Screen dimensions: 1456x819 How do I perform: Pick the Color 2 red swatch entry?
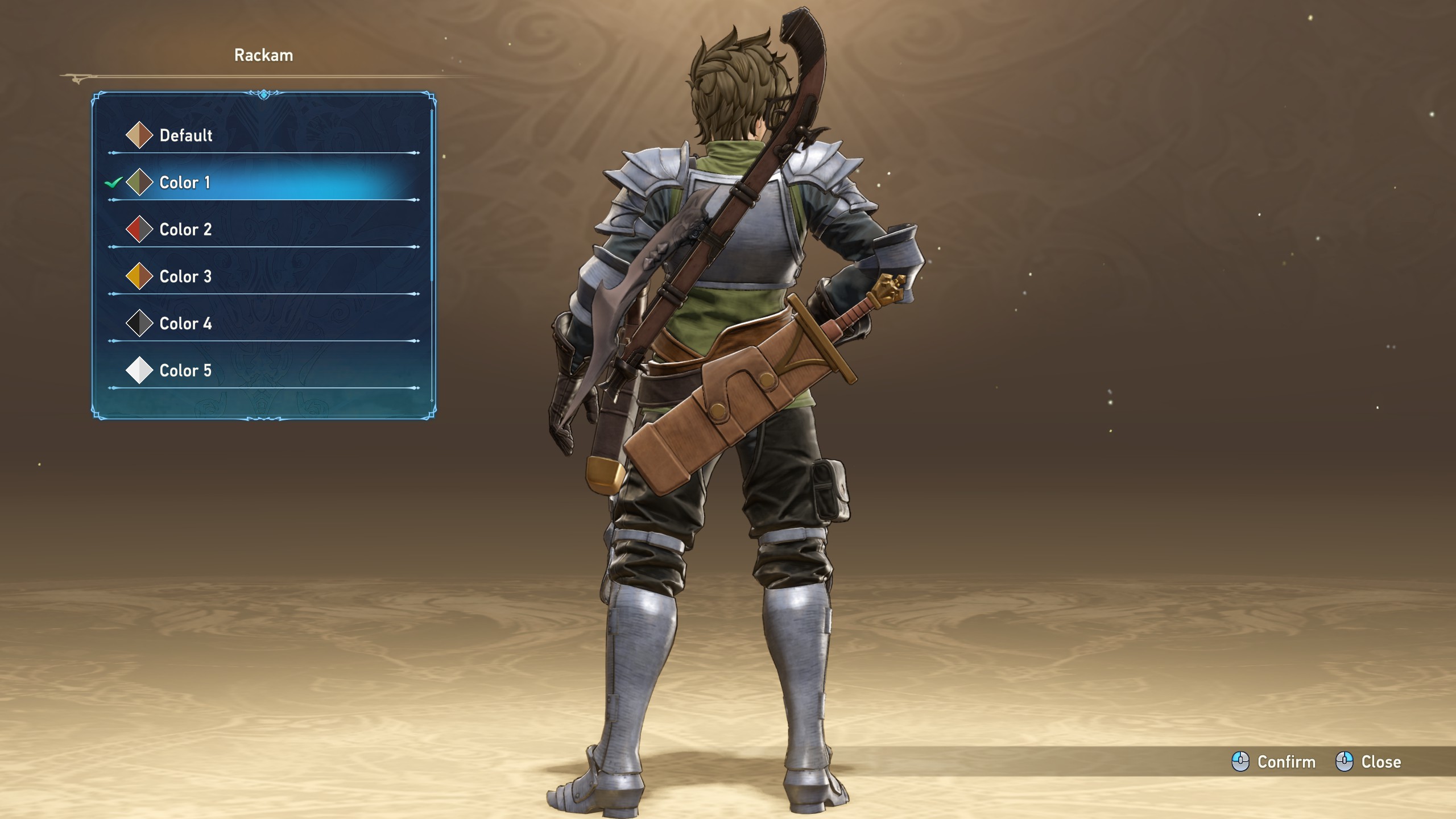[x=185, y=230]
